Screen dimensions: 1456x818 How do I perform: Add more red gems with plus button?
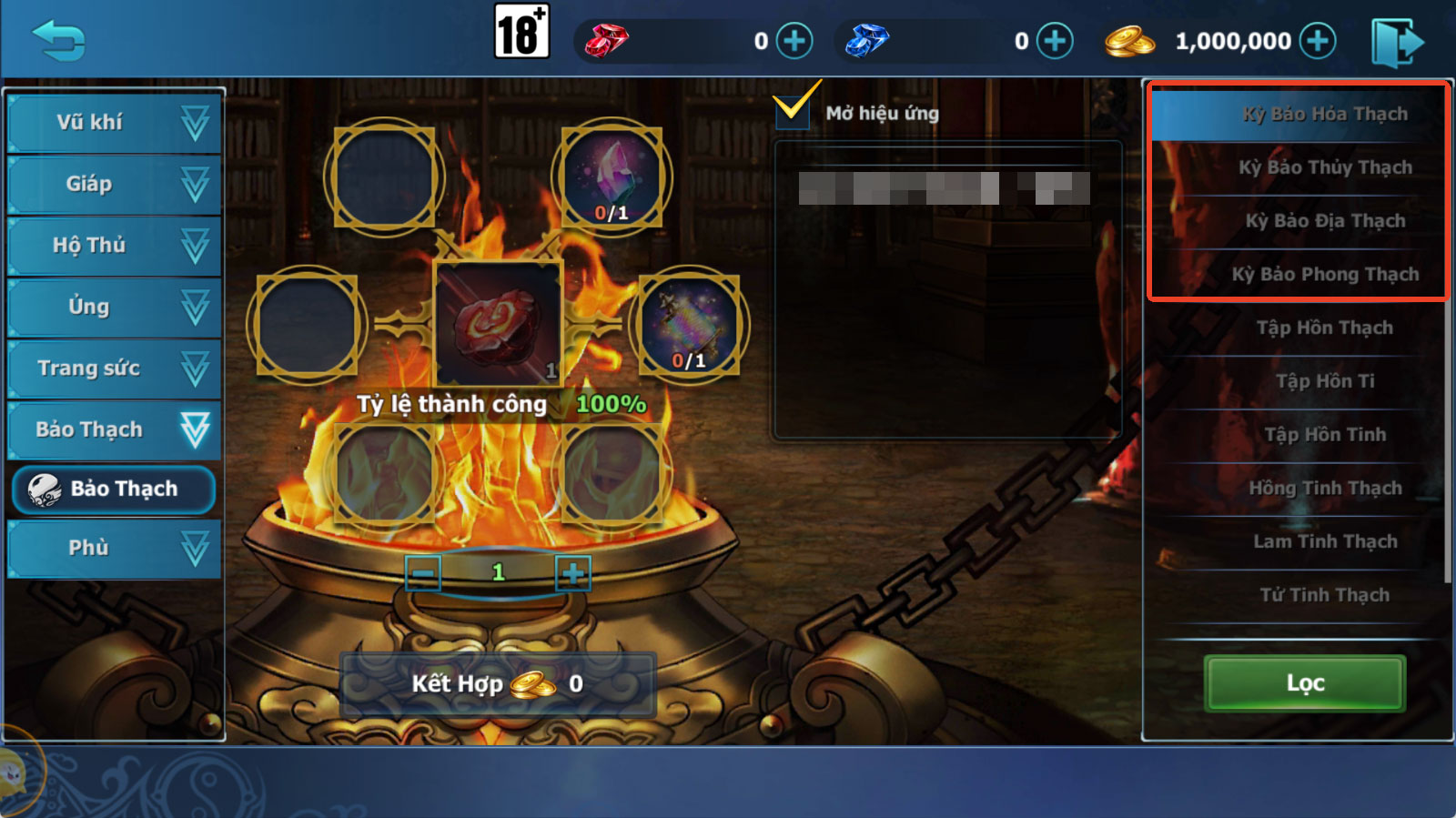[x=794, y=41]
